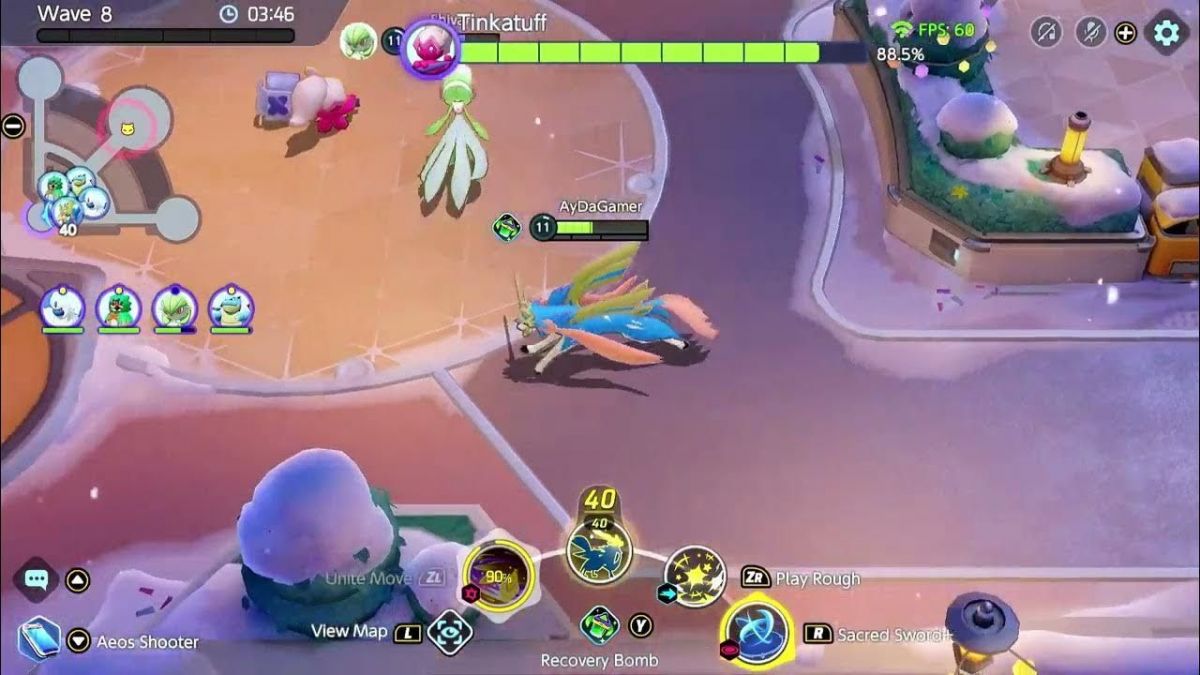Select the Decidueye teammate portrait
1200x675 pixels.
[118, 306]
